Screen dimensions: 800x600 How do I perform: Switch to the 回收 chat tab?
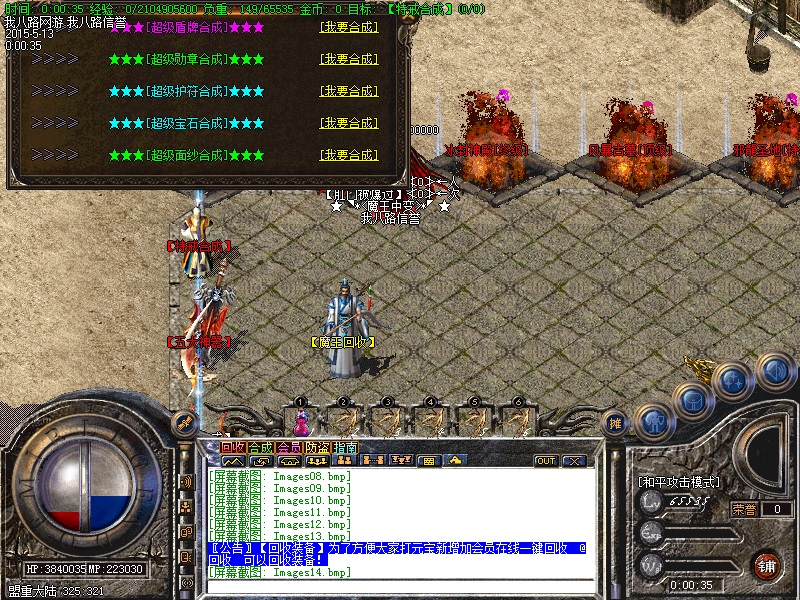[233, 447]
